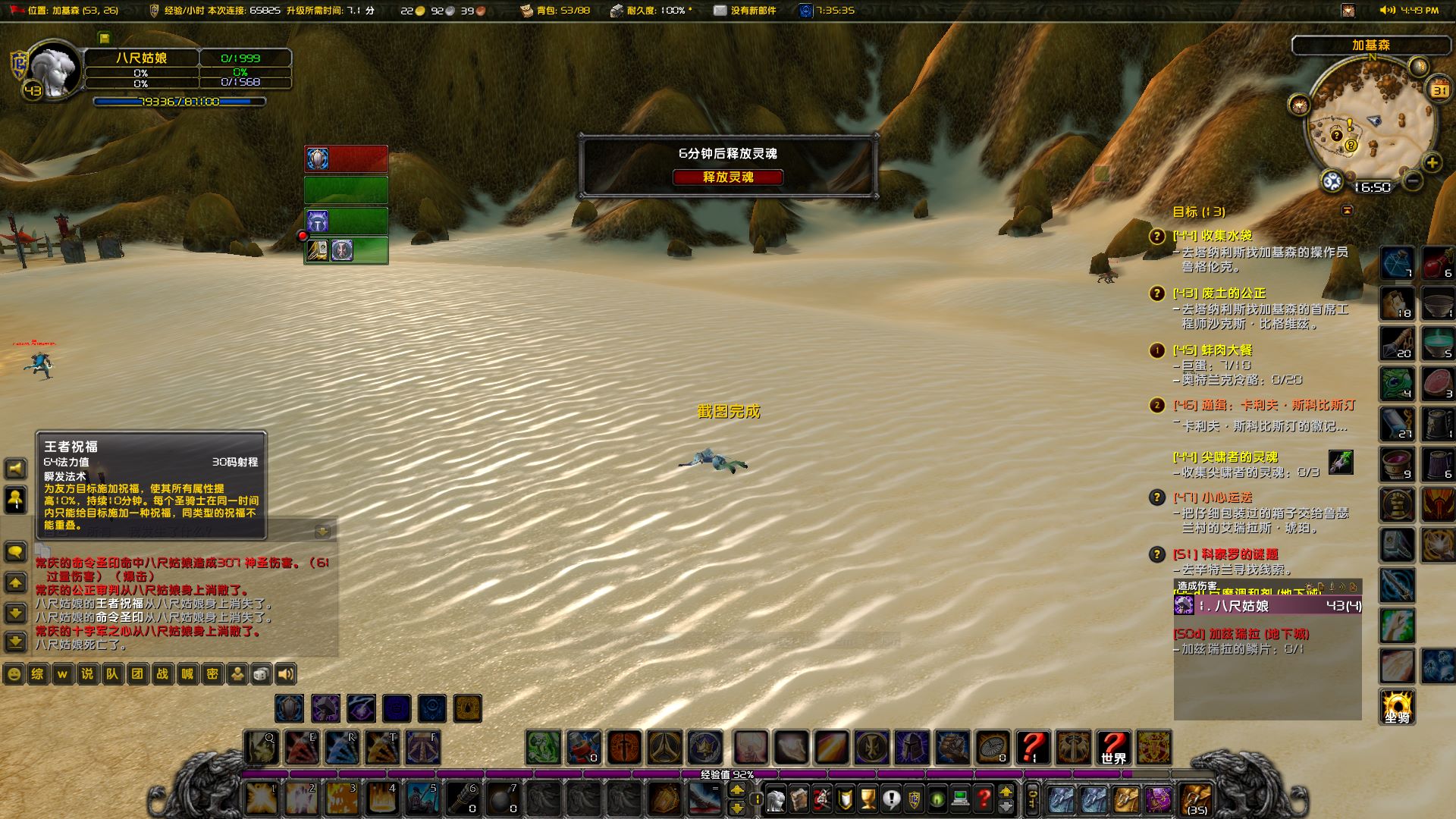Summon mount with the 坐骑 button
Image resolution: width=1456 pixels, height=819 pixels.
1397,708
